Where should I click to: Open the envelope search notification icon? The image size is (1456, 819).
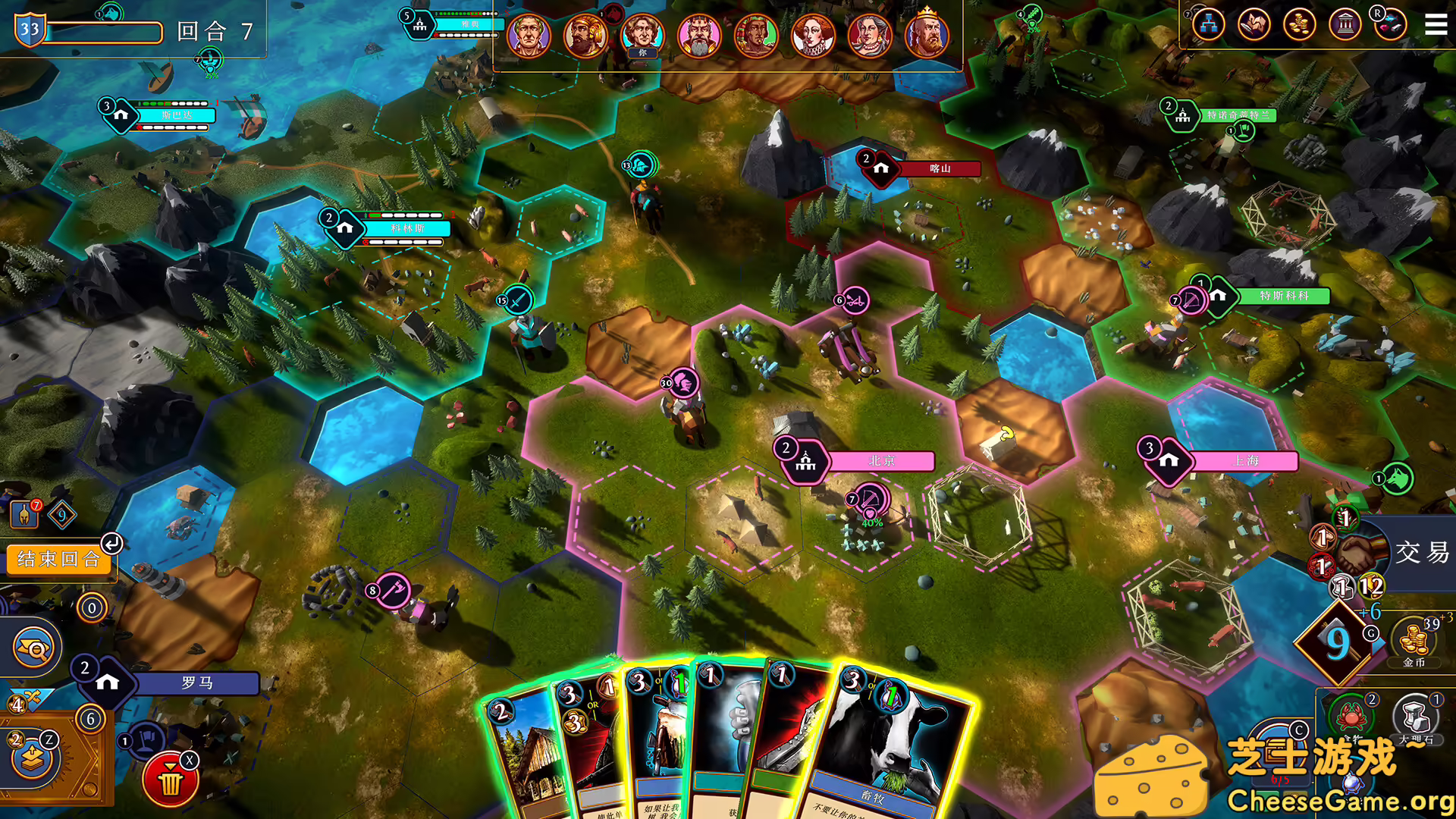click(x=33, y=647)
